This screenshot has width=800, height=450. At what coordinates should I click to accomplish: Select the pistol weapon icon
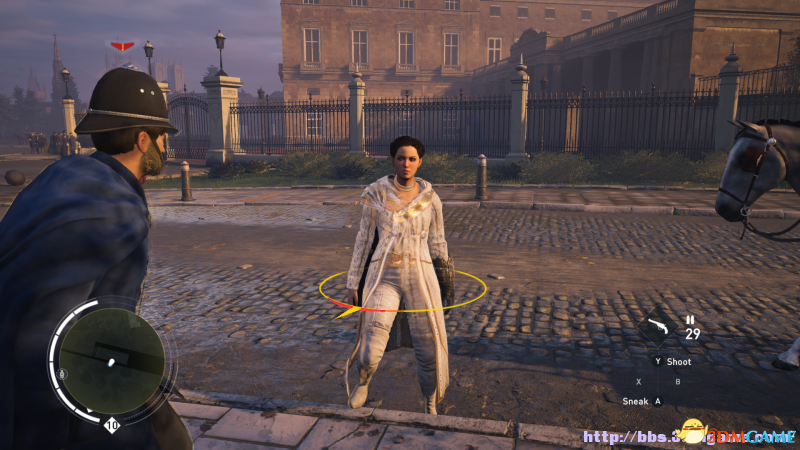(657, 326)
